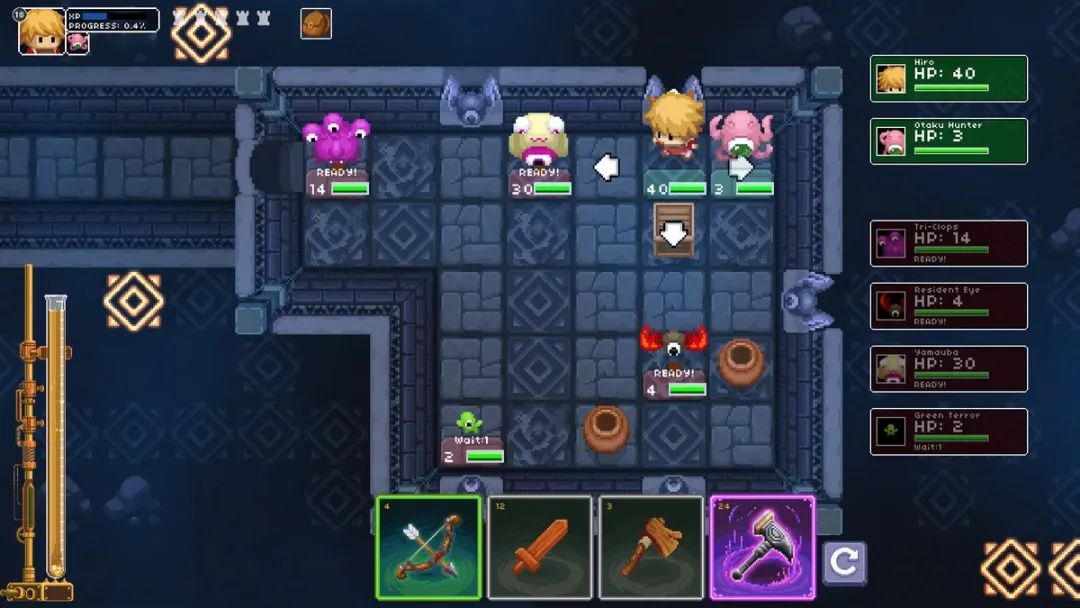Select Hiro's HP panel
This screenshot has width=1080, height=608.
click(x=948, y=79)
